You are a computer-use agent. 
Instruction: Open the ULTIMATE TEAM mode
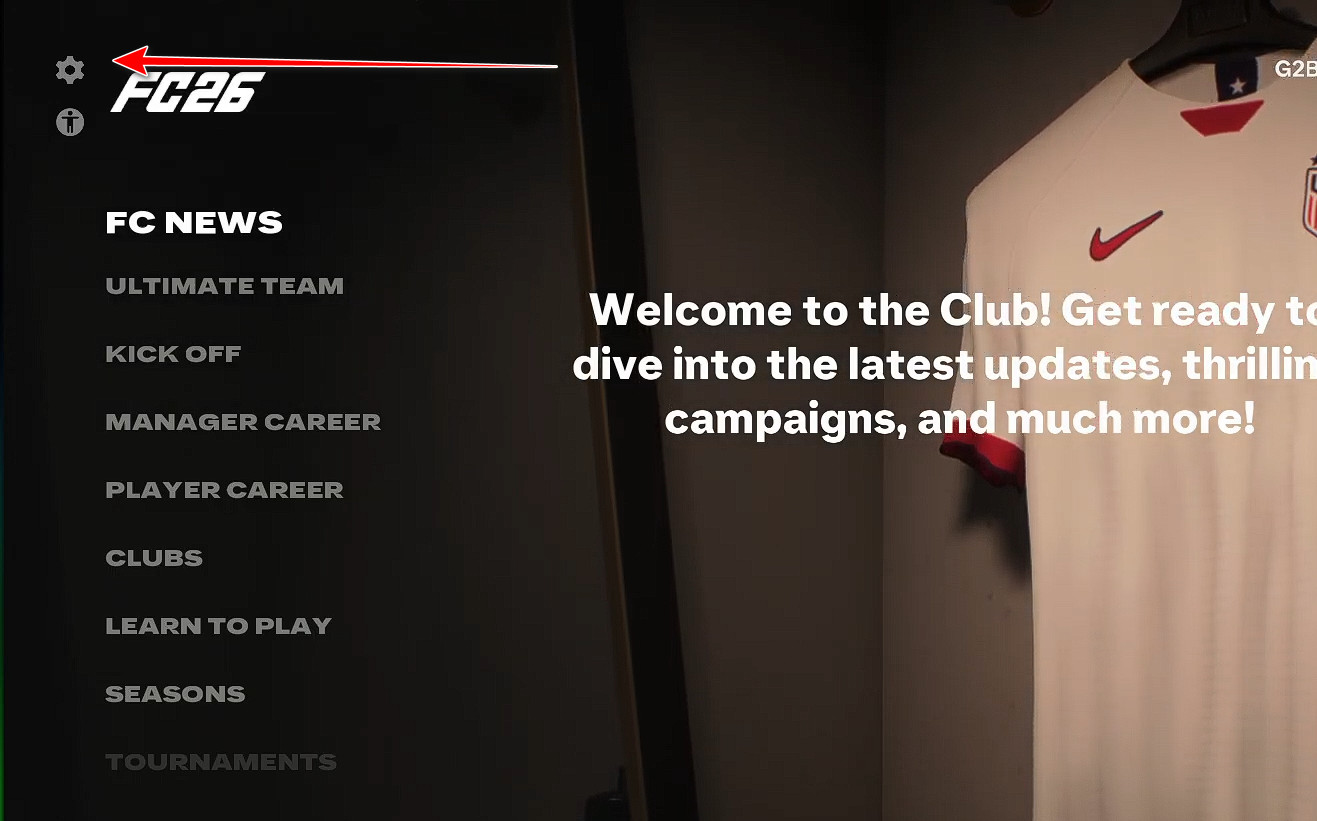224,285
